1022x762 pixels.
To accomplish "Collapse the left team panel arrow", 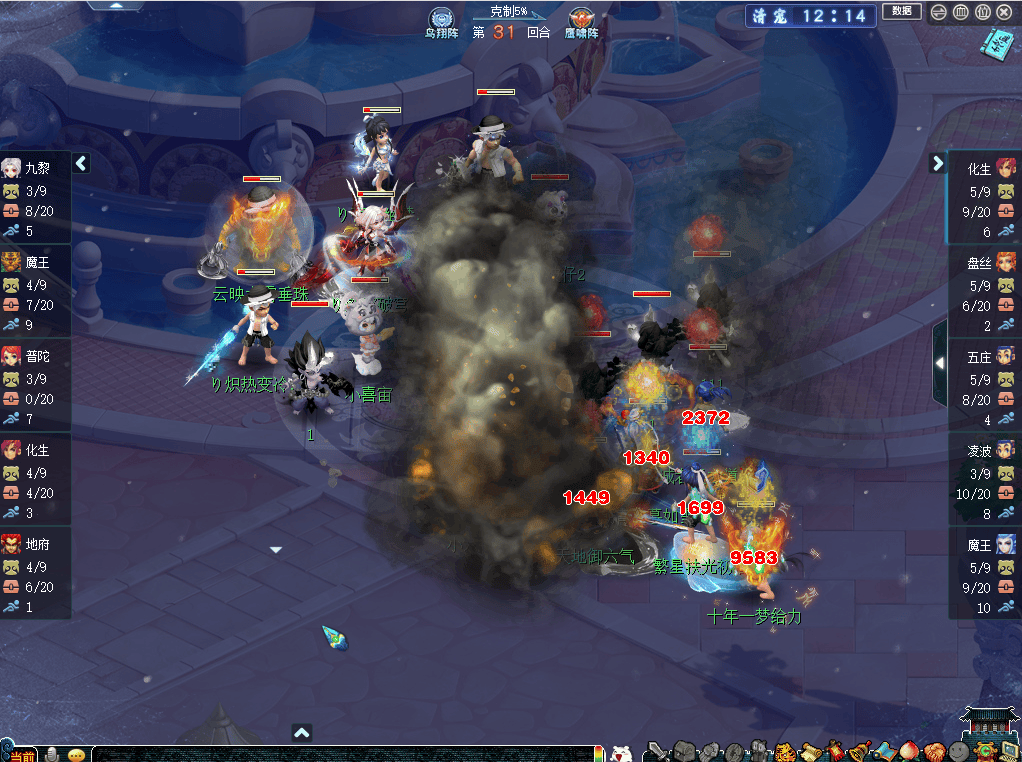I will coord(81,163).
